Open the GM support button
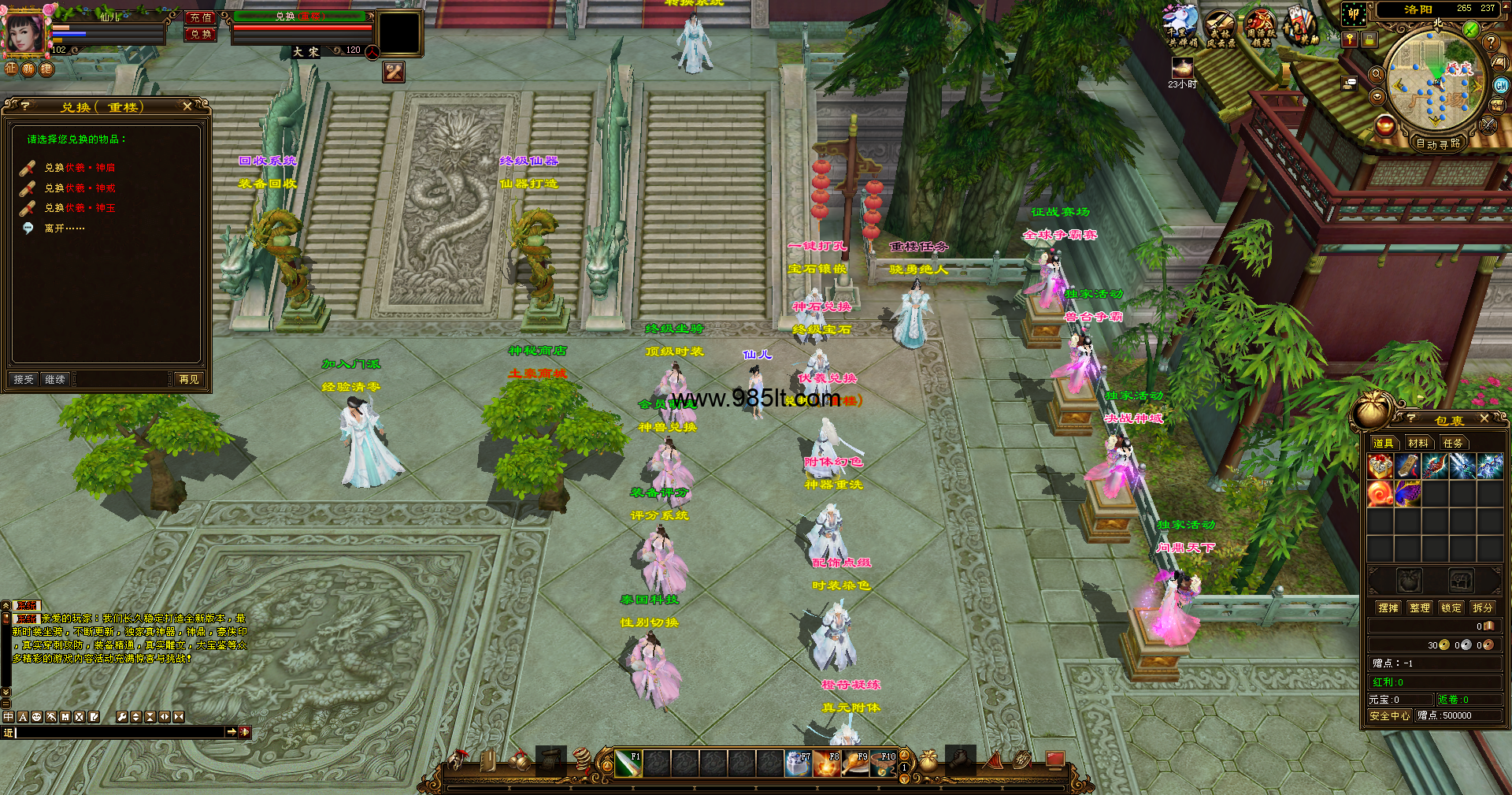Image resolution: width=1512 pixels, height=795 pixels. 1501,85
